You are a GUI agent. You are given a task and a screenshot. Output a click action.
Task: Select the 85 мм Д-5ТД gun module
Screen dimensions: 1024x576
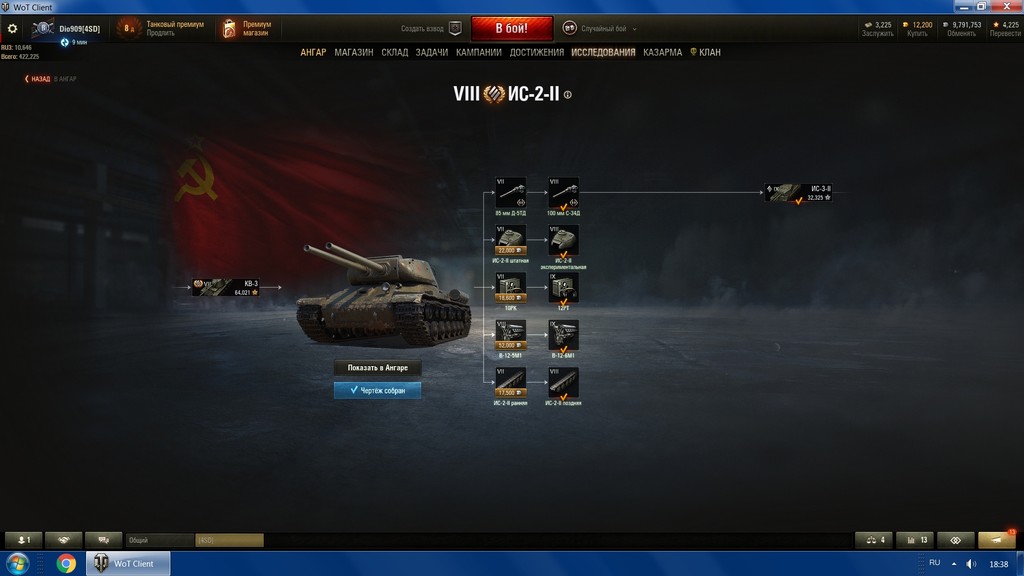tap(511, 192)
